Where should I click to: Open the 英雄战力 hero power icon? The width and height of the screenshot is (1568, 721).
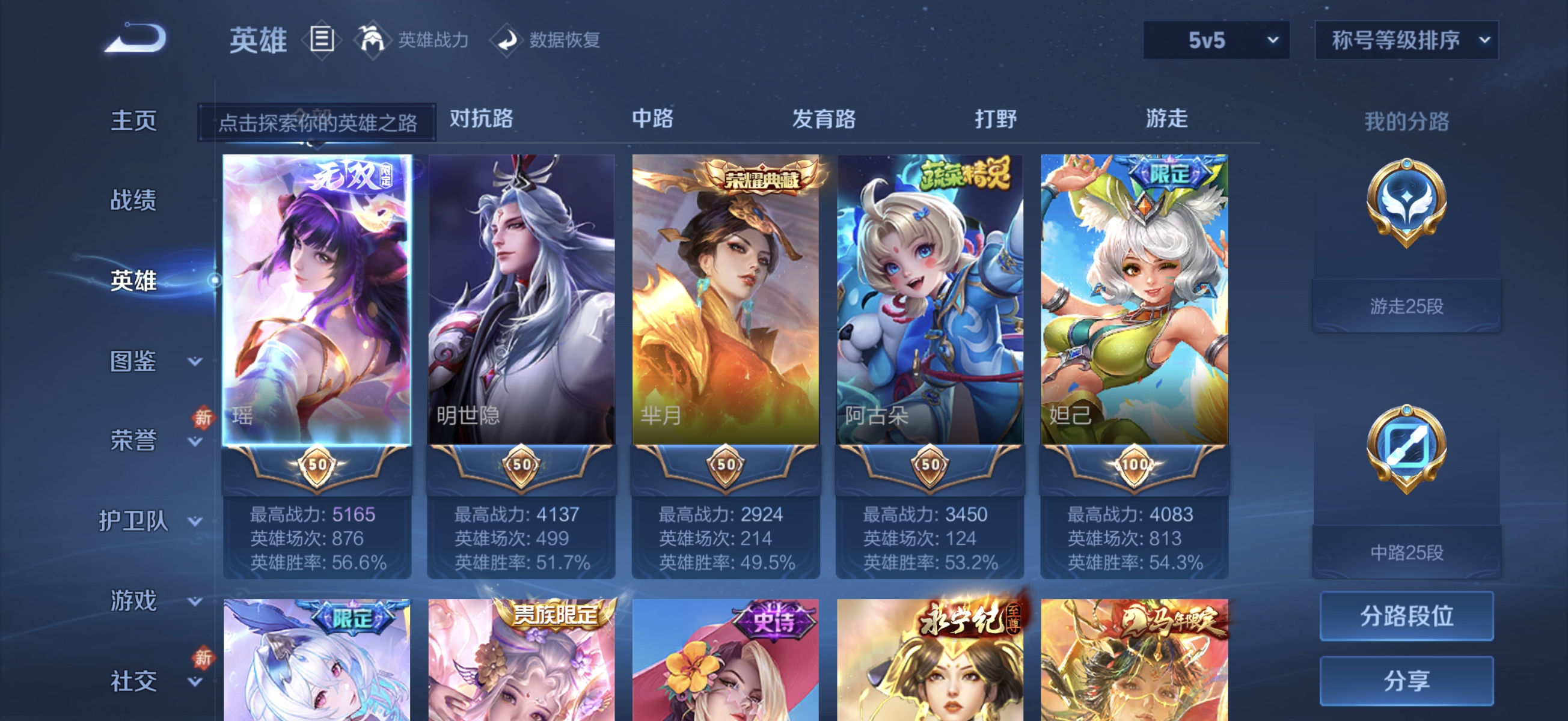[x=374, y=40]
